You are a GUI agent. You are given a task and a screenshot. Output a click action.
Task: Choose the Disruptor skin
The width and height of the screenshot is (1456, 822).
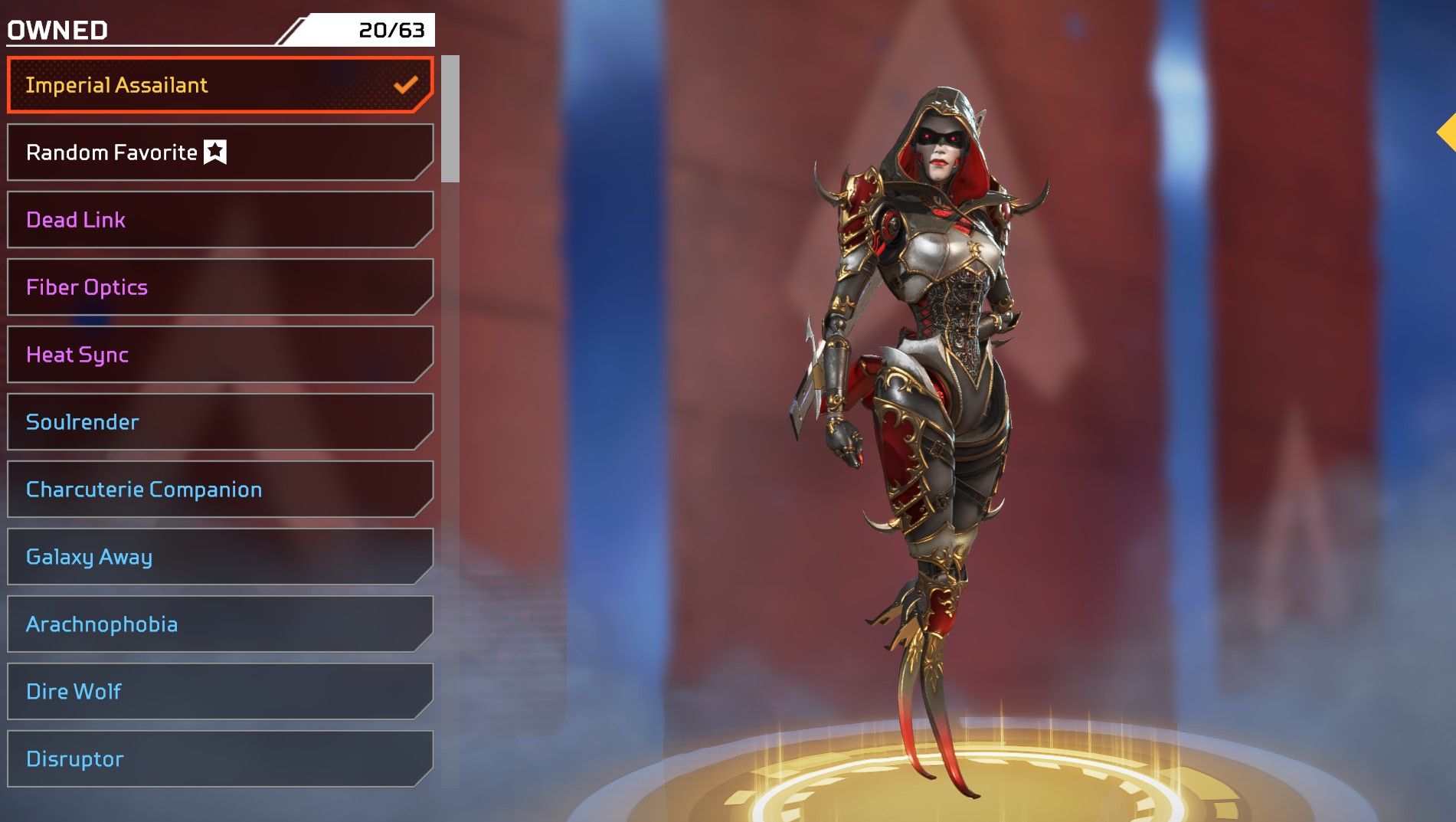(x=220, y=759)
